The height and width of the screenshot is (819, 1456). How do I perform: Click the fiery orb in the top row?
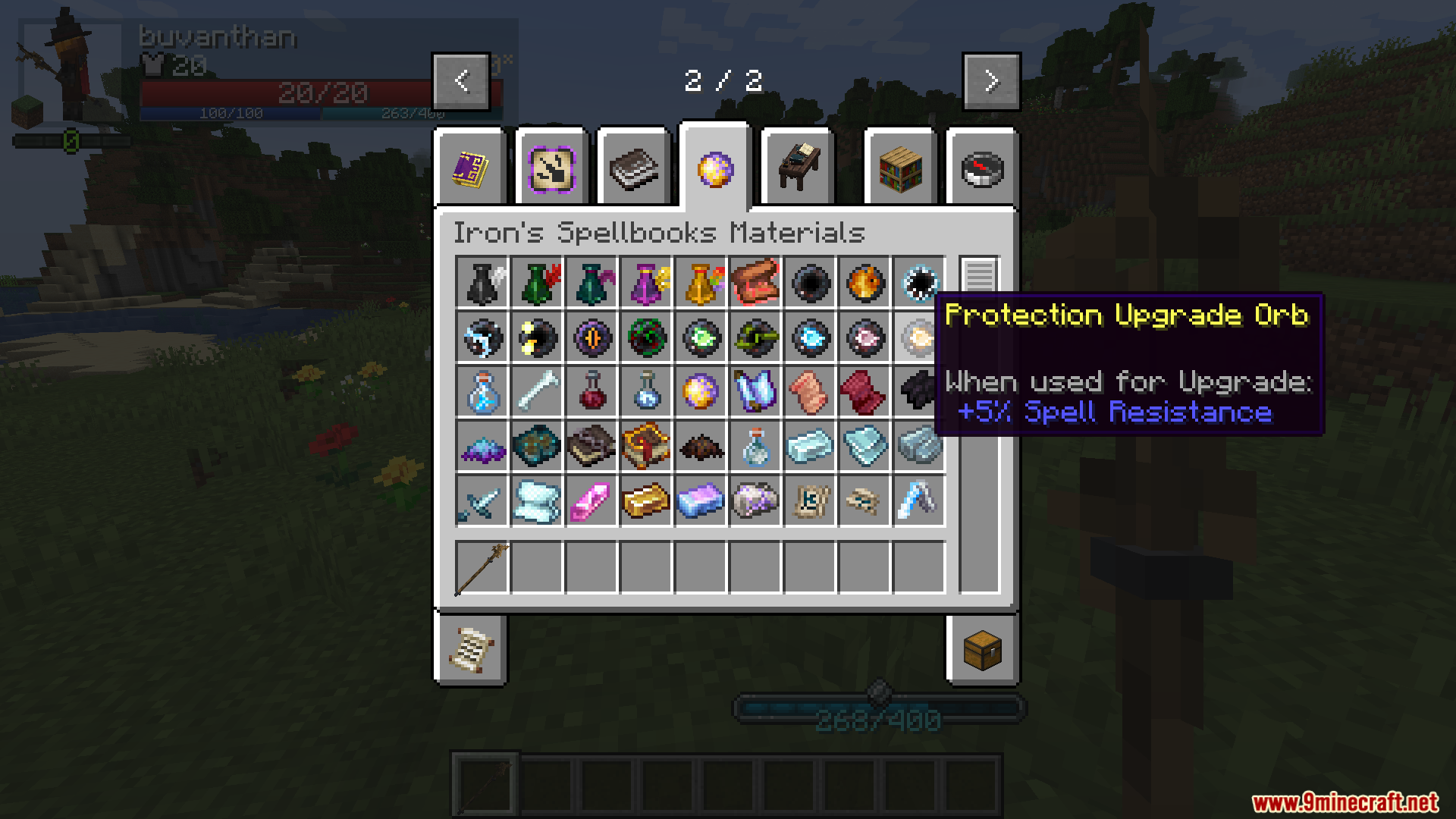(864, 284)
